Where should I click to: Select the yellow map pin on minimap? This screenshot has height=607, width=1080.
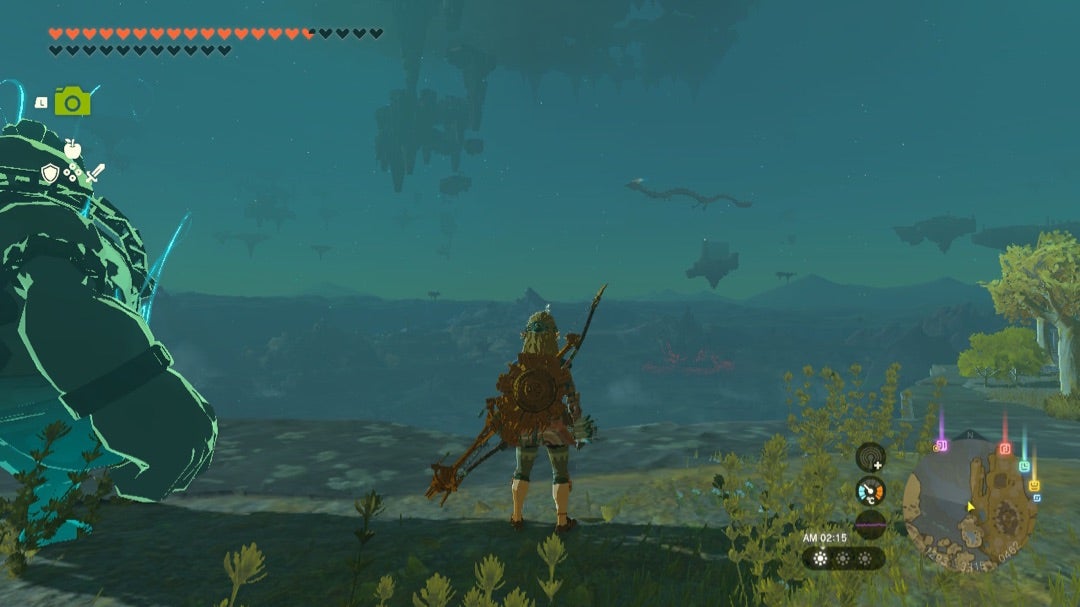pyautogui.click(x=1035, y=486)
